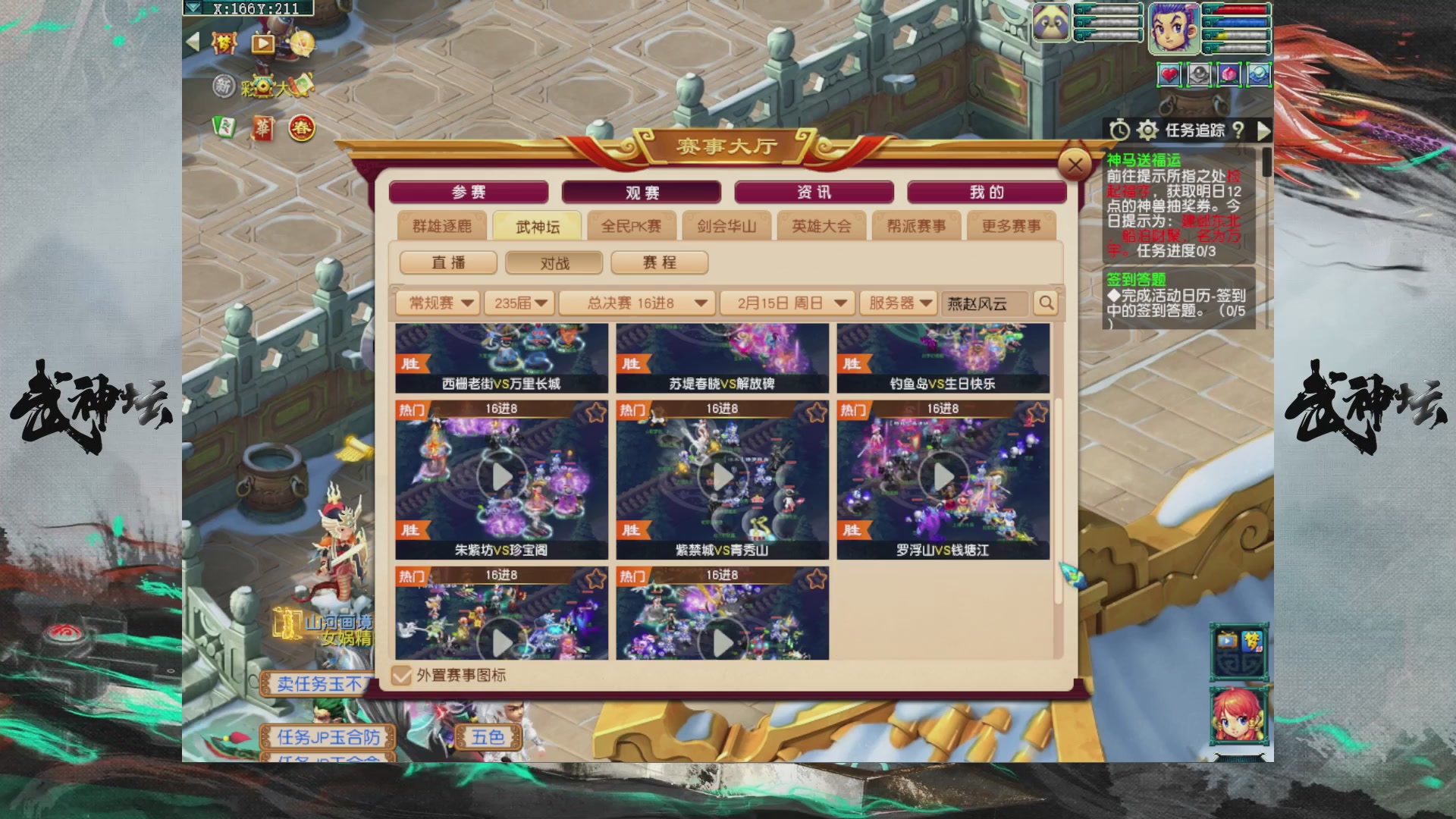Select the 资讯 tab
1456x819 pixels.
coord(812,192)
